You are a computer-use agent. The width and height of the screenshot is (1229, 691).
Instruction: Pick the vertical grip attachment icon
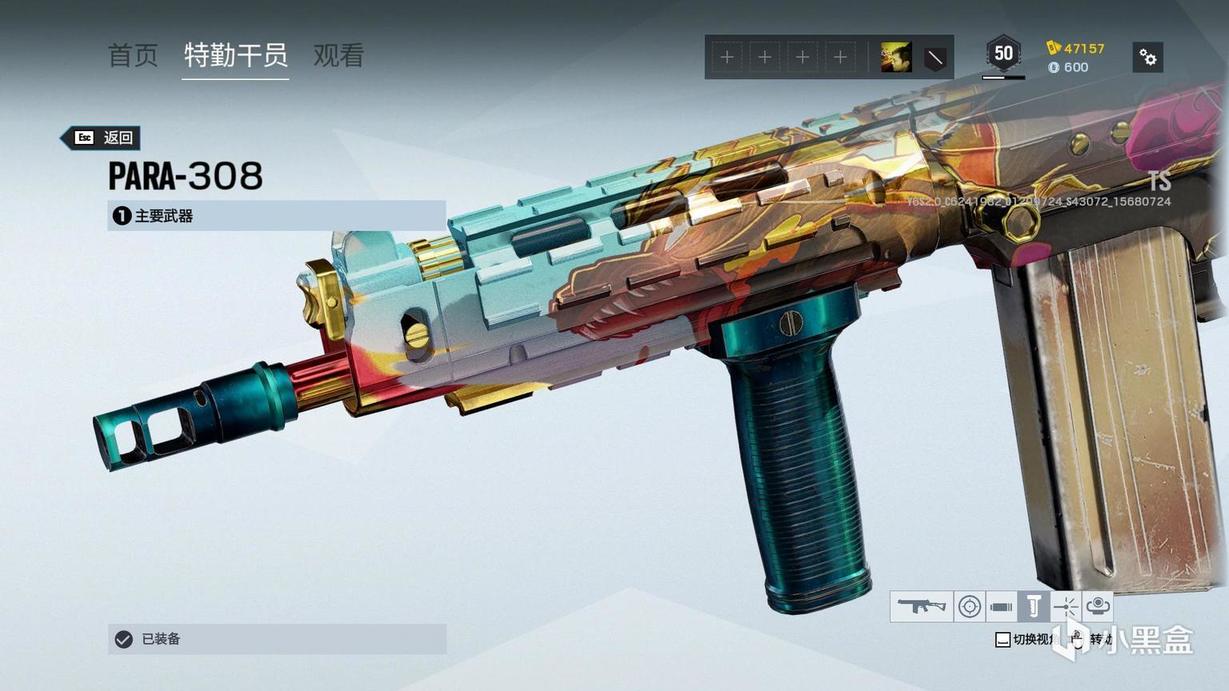[1033, 606]
